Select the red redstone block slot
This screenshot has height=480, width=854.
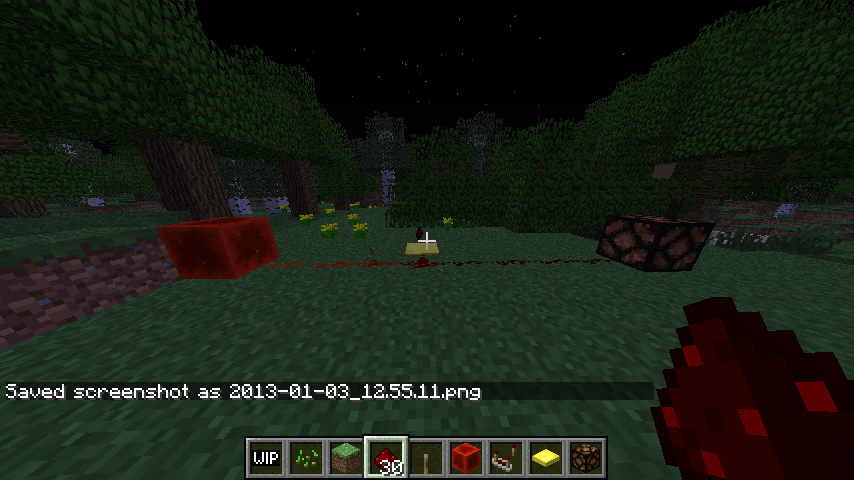[465, 458]
